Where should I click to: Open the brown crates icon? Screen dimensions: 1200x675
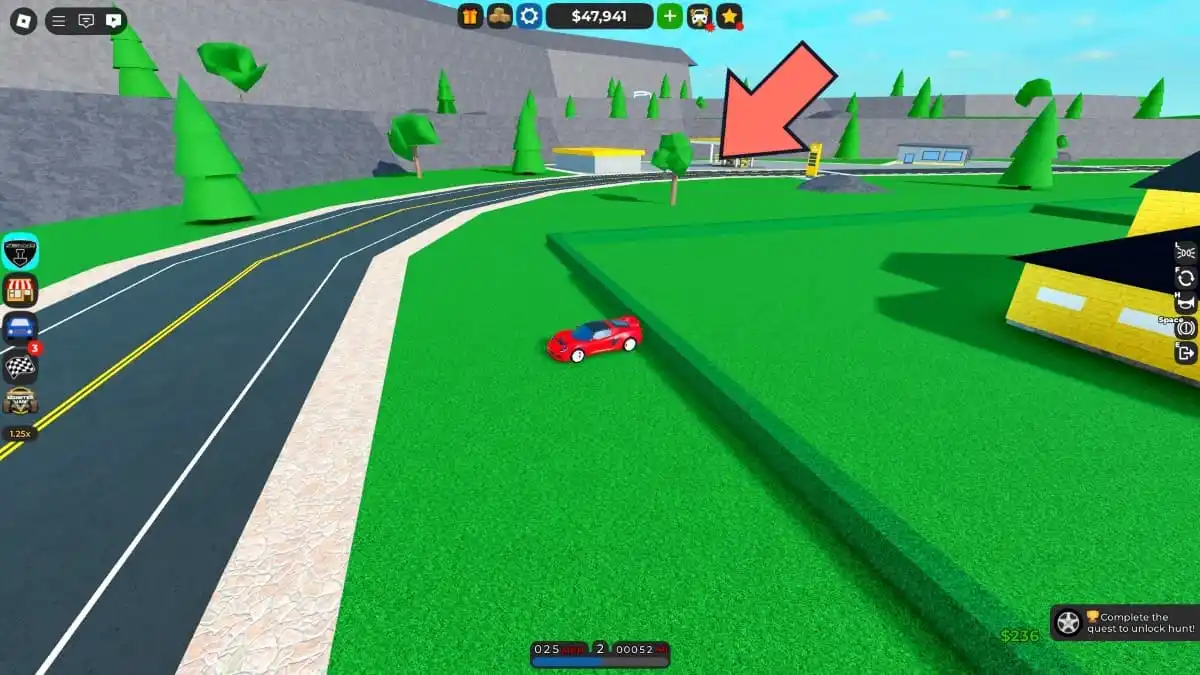499,16
